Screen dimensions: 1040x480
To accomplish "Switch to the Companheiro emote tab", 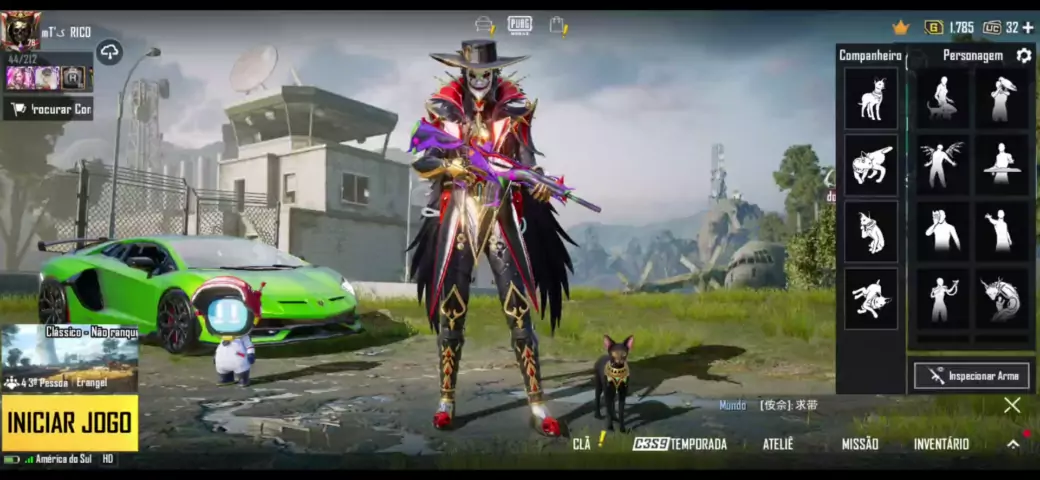I will coord(870,56).
